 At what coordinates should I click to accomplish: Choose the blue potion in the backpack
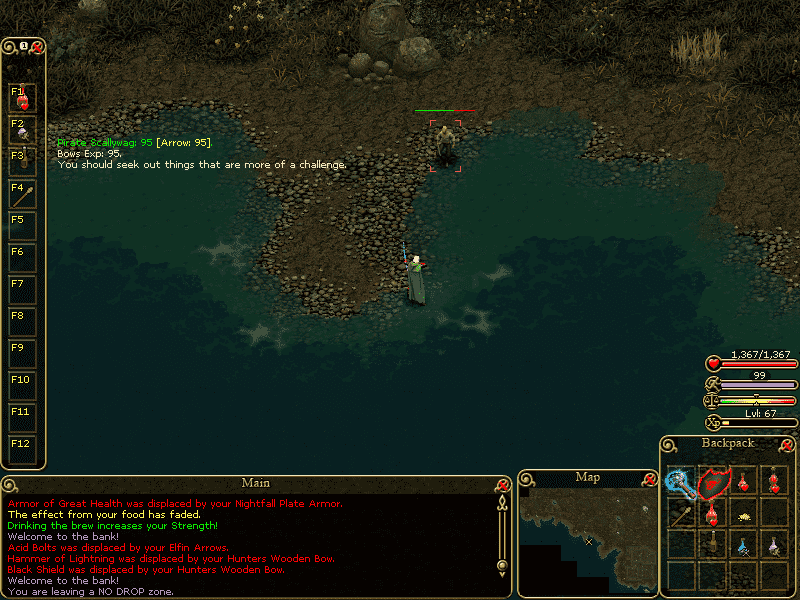tap(743, 546)
